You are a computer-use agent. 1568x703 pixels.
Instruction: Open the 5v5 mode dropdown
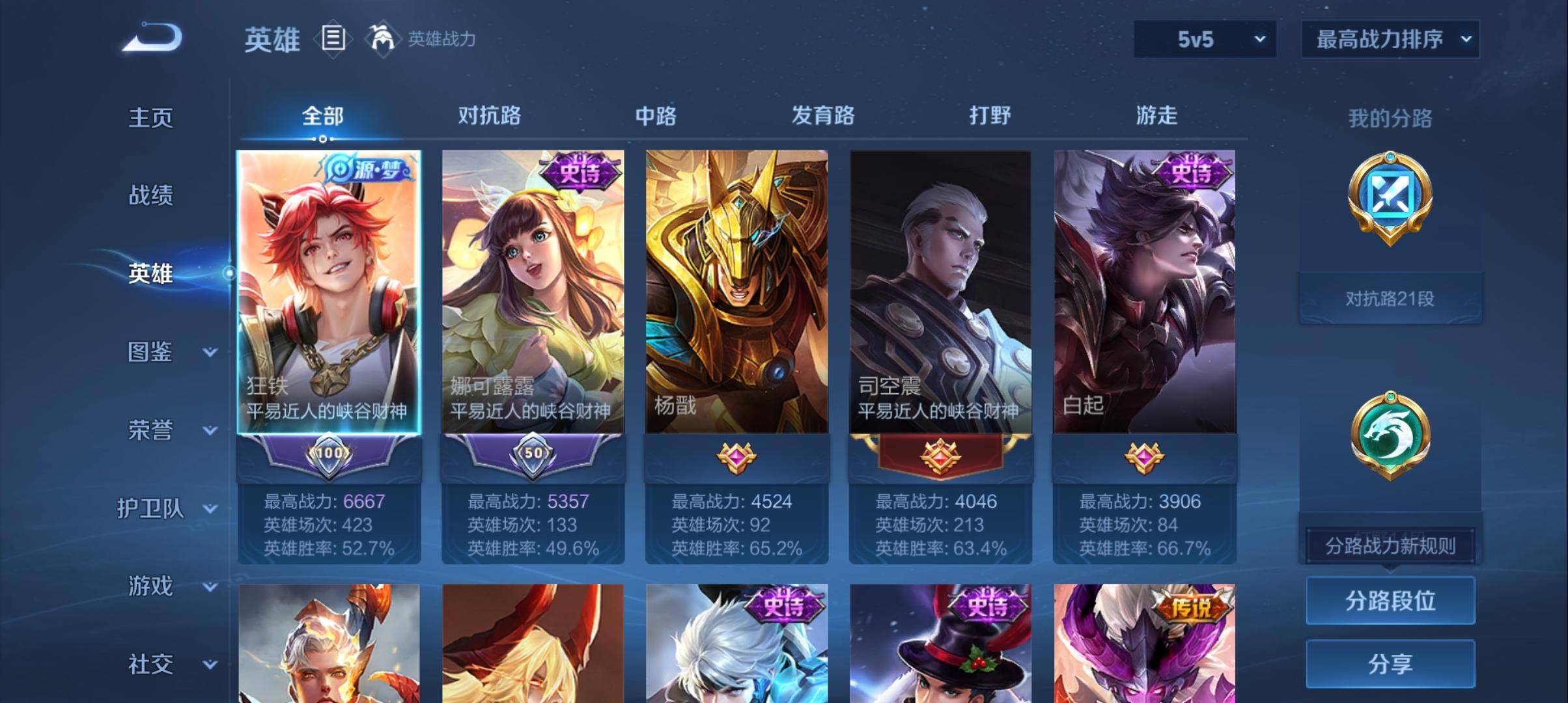coord(1204,39)
